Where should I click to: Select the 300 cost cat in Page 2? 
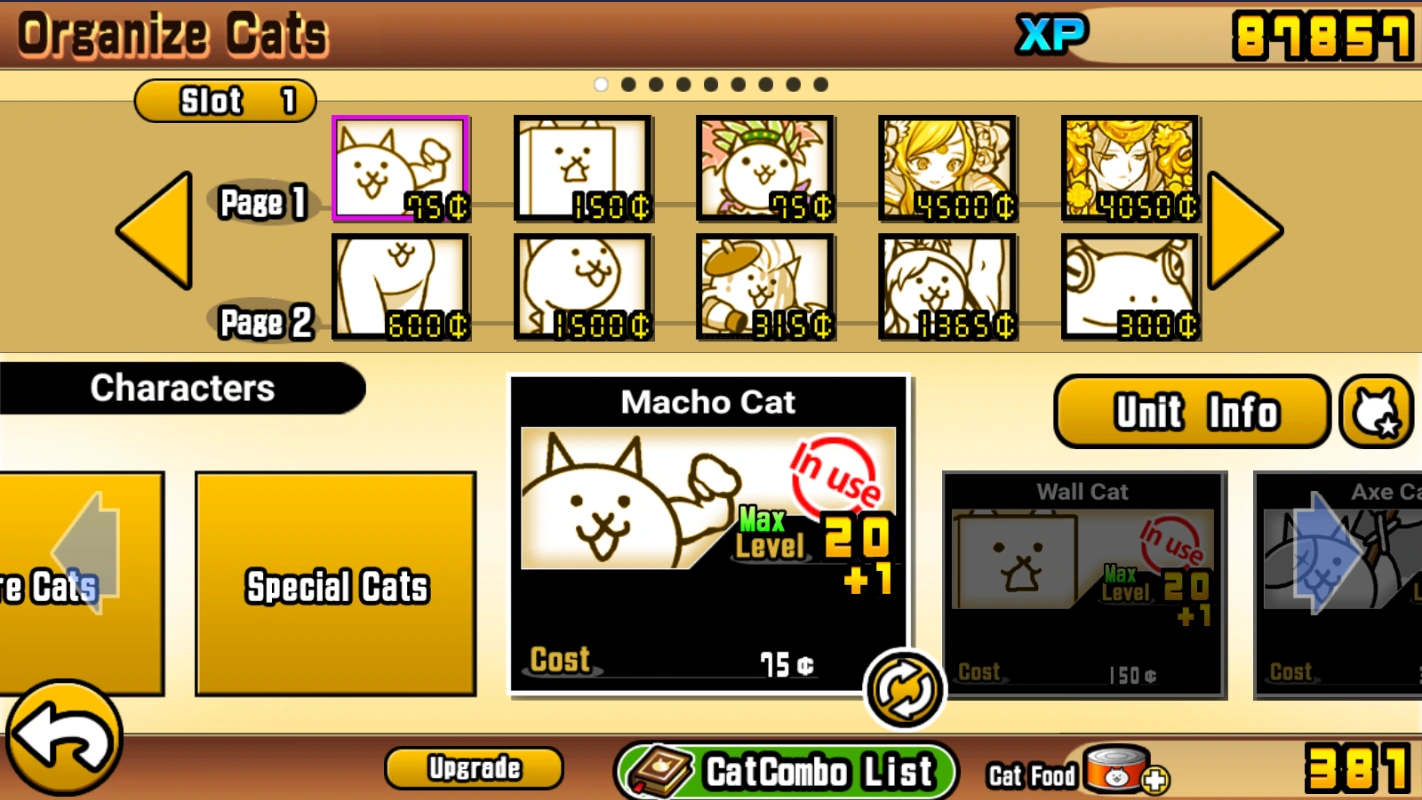[x=1129, y=288]
